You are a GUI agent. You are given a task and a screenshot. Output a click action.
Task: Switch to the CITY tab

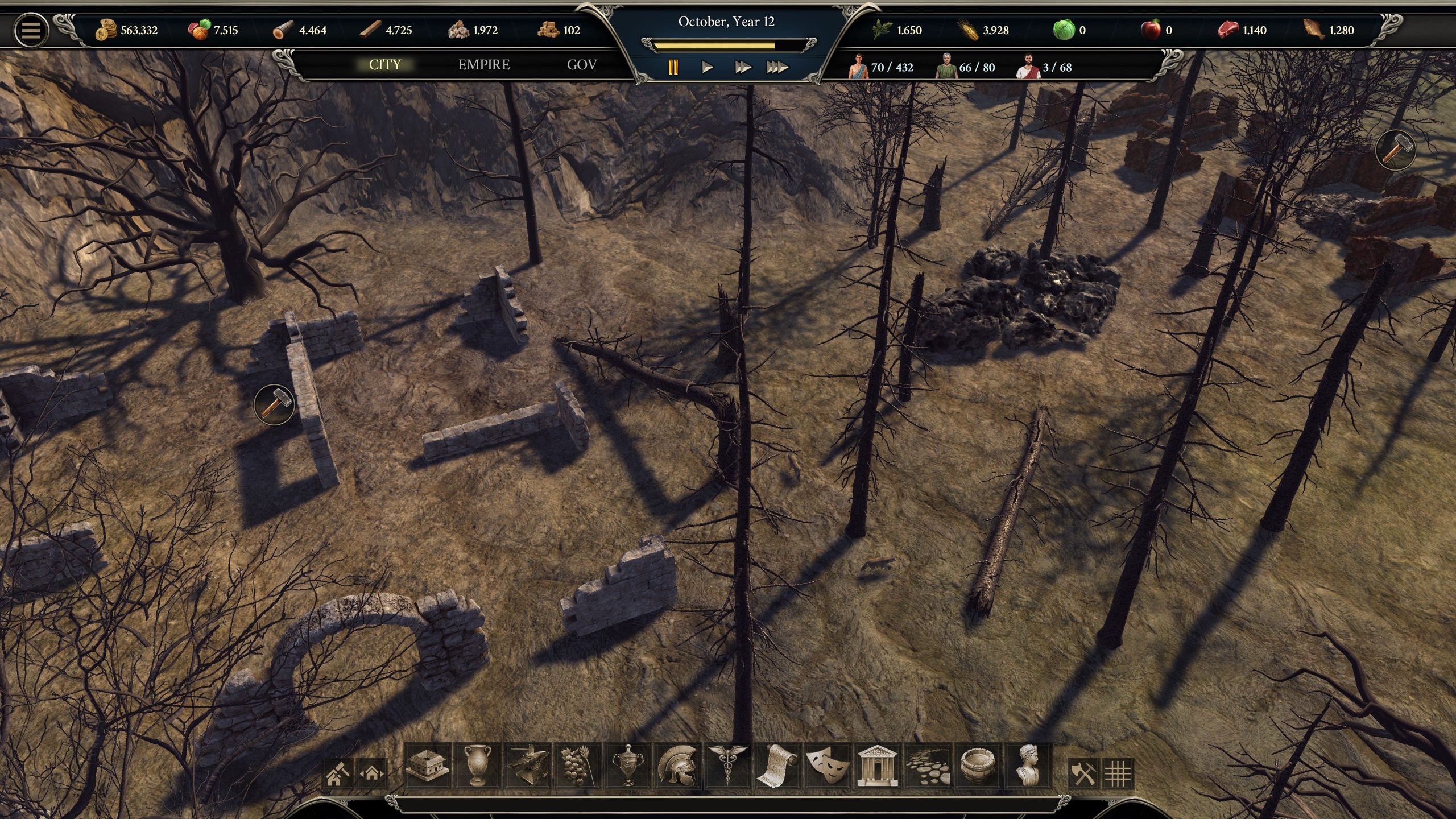coord(385,65)
